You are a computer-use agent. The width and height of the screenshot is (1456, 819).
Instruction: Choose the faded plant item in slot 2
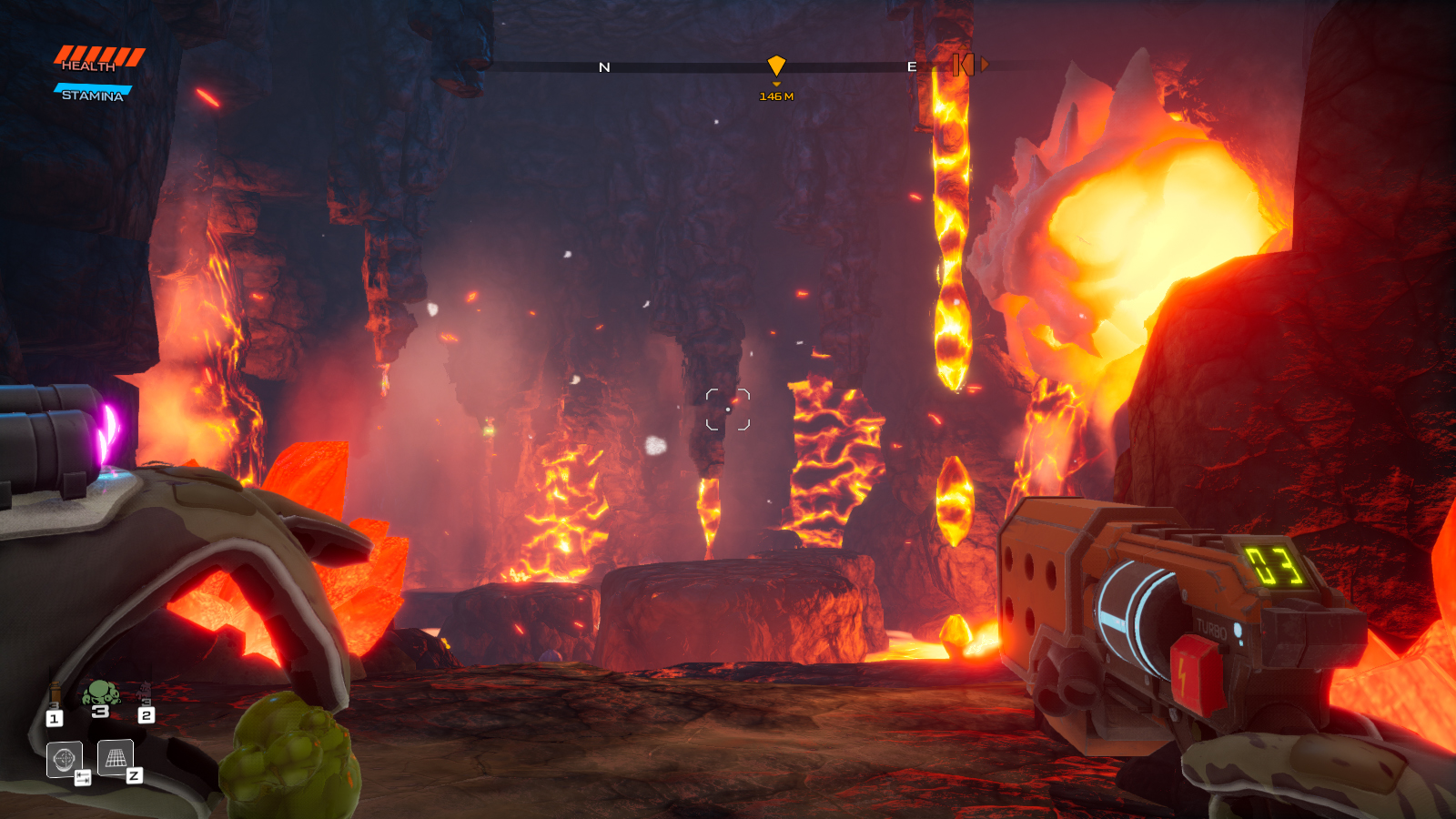click(x=146, y=693)
